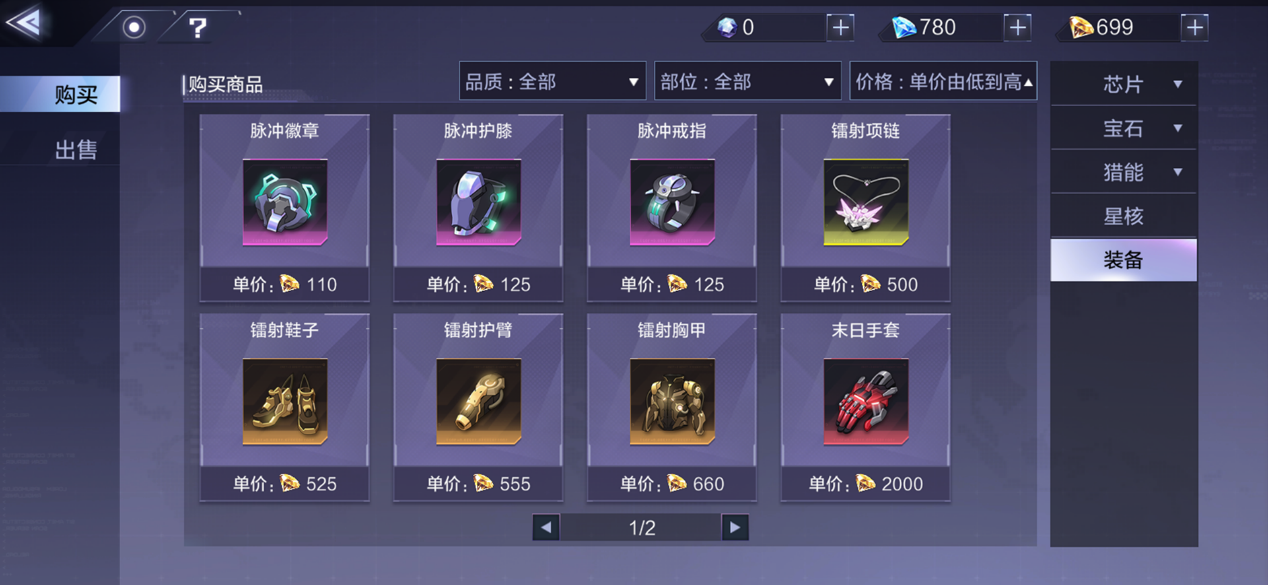Go to the next shop page
Viewport: 1268px width, 585px height.
735,527
